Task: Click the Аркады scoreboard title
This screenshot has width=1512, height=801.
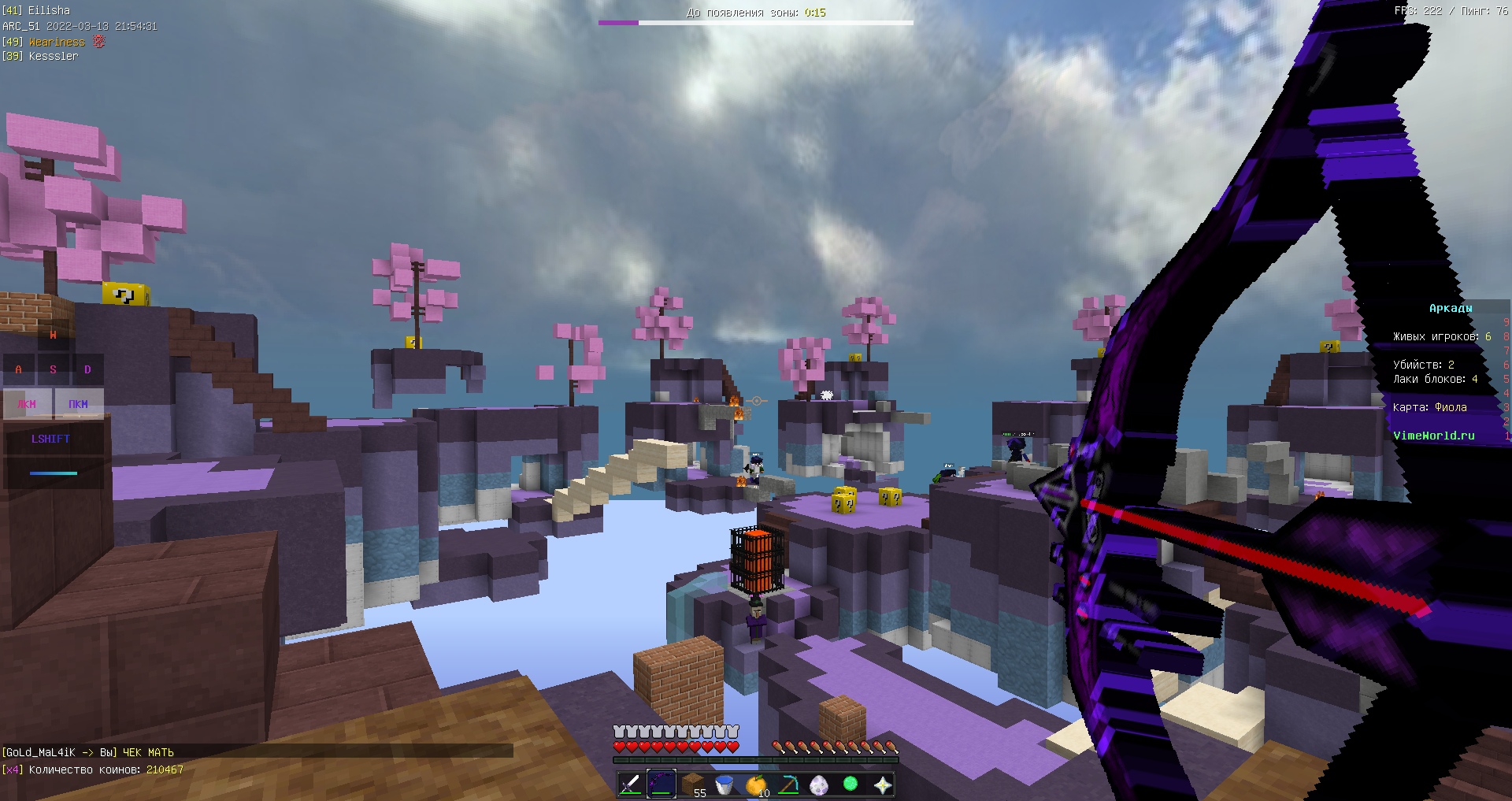Action: coord(1451,308)
